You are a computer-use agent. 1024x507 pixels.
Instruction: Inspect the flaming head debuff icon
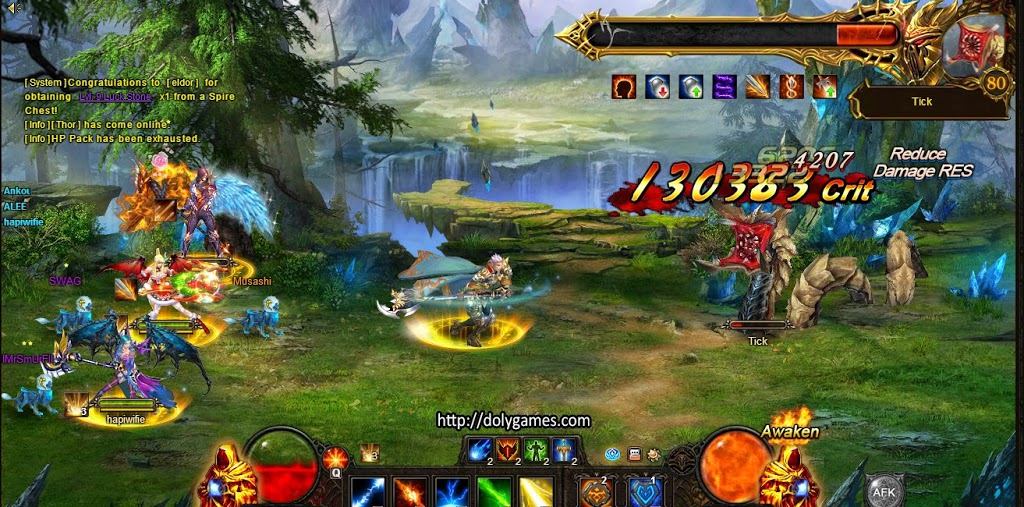click(624, 87)
